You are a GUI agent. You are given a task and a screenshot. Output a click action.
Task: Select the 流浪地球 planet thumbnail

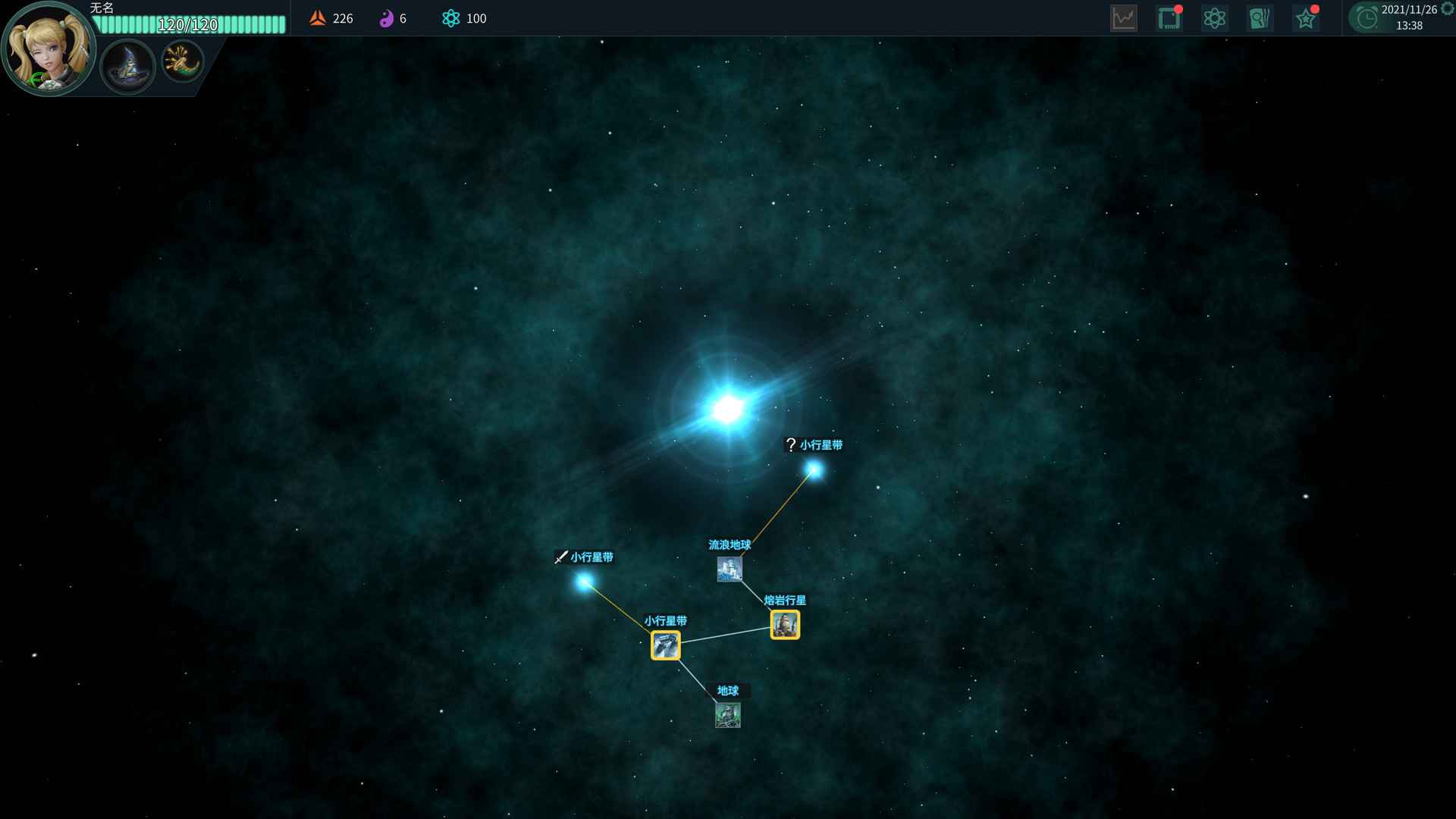pyautogui.click(x=730, y=569)
